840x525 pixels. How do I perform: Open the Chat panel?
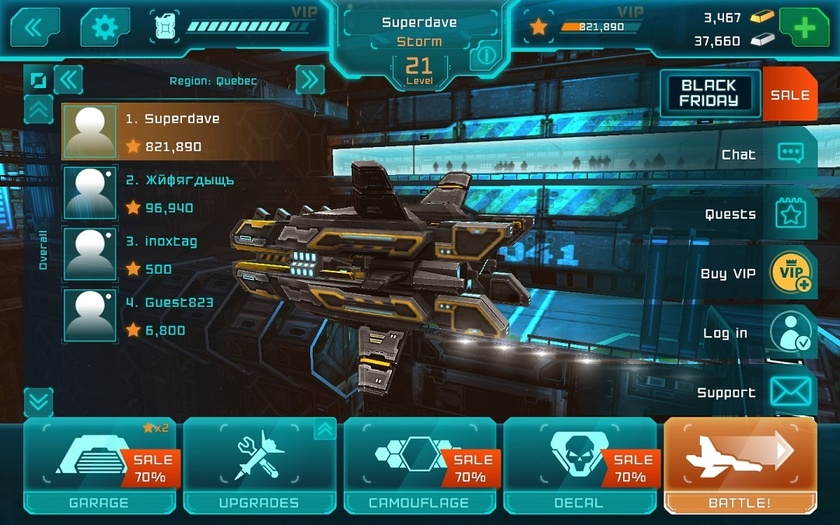pos(789,154)
